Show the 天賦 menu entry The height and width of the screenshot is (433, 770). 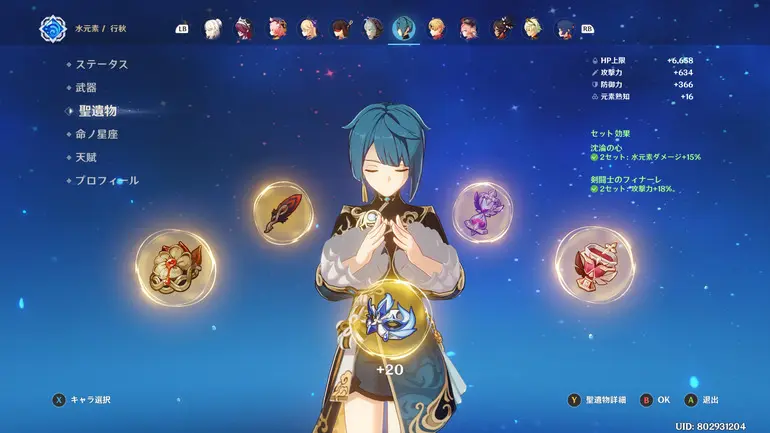coord(86,157)
